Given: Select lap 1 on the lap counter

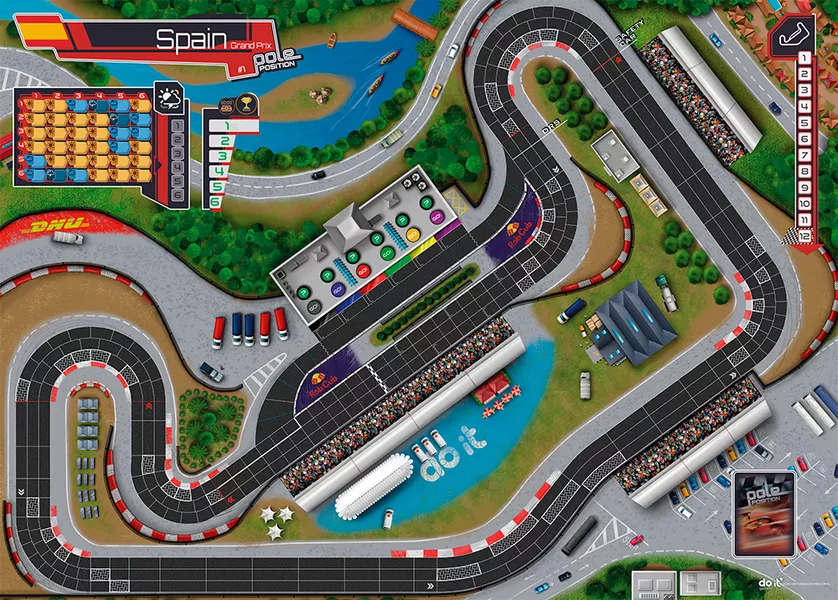Looking at the screenshot, I should coord(804,60).
